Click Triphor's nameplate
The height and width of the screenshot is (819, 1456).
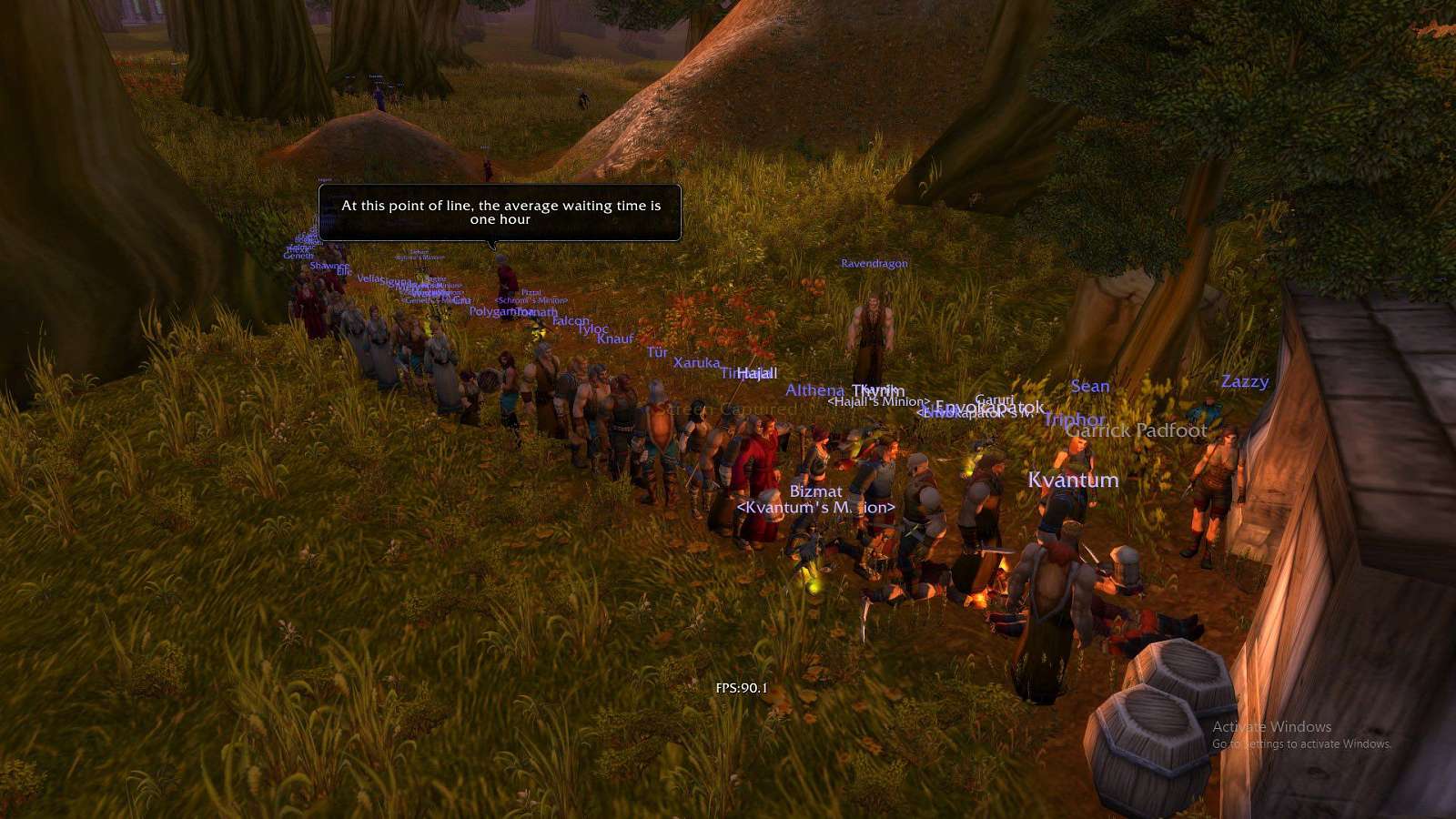point(1075,420)
